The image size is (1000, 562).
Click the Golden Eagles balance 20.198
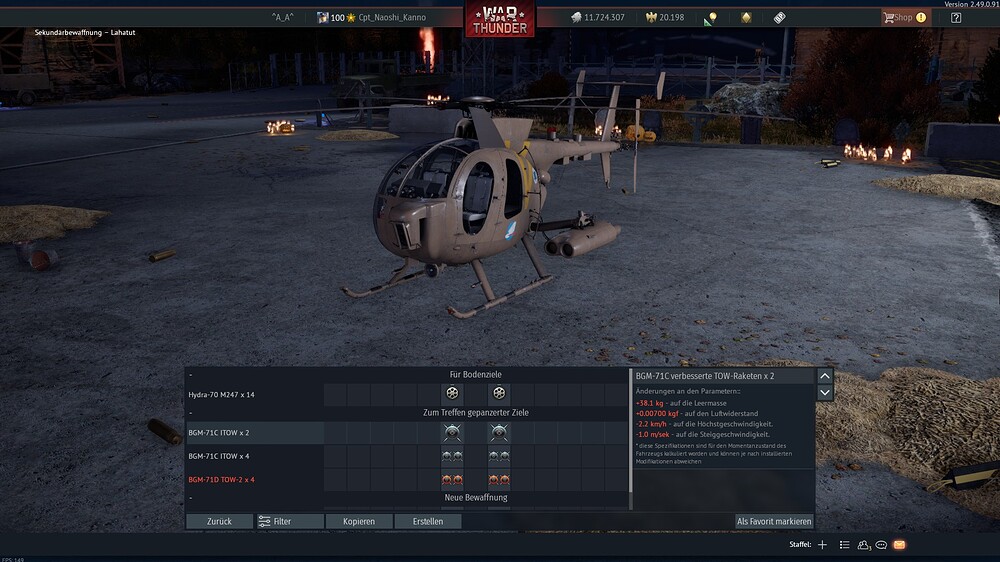click(665, 17)
